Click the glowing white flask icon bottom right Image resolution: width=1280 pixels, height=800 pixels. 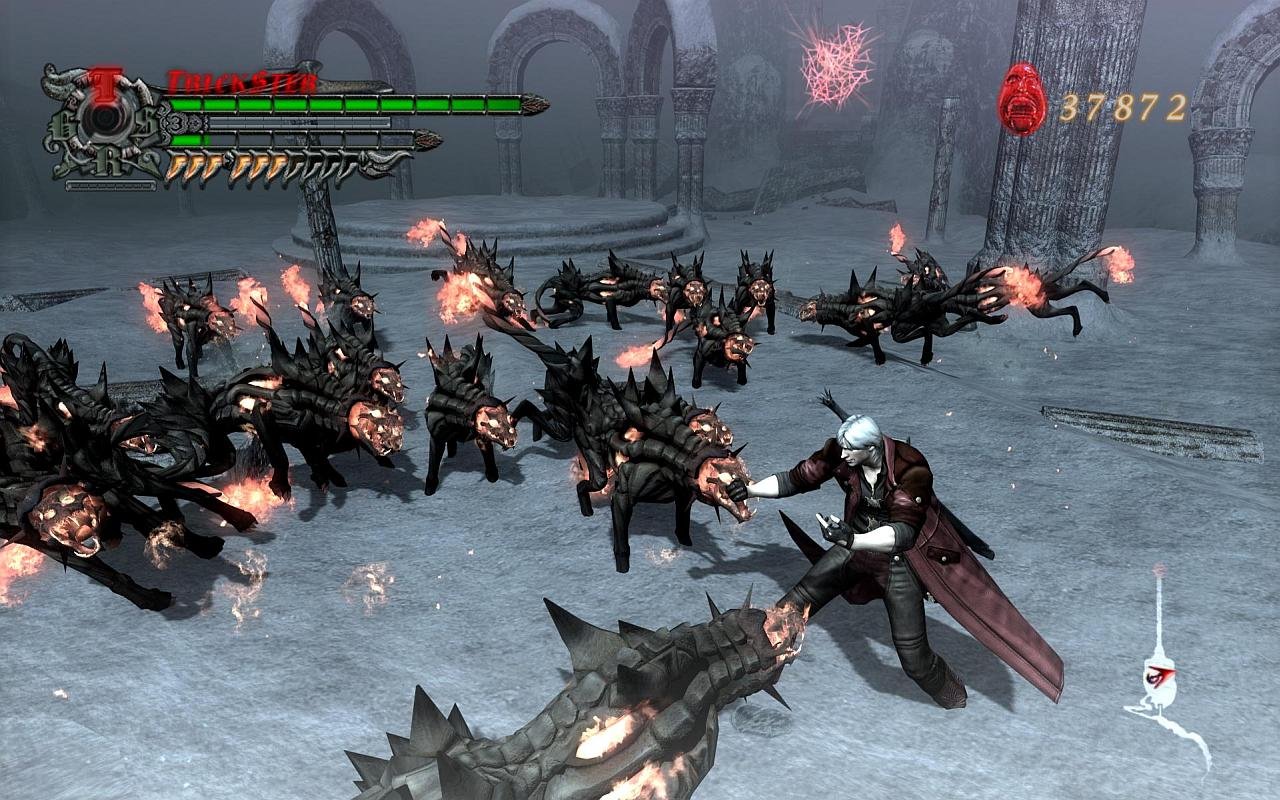(x=1160, y=680)
